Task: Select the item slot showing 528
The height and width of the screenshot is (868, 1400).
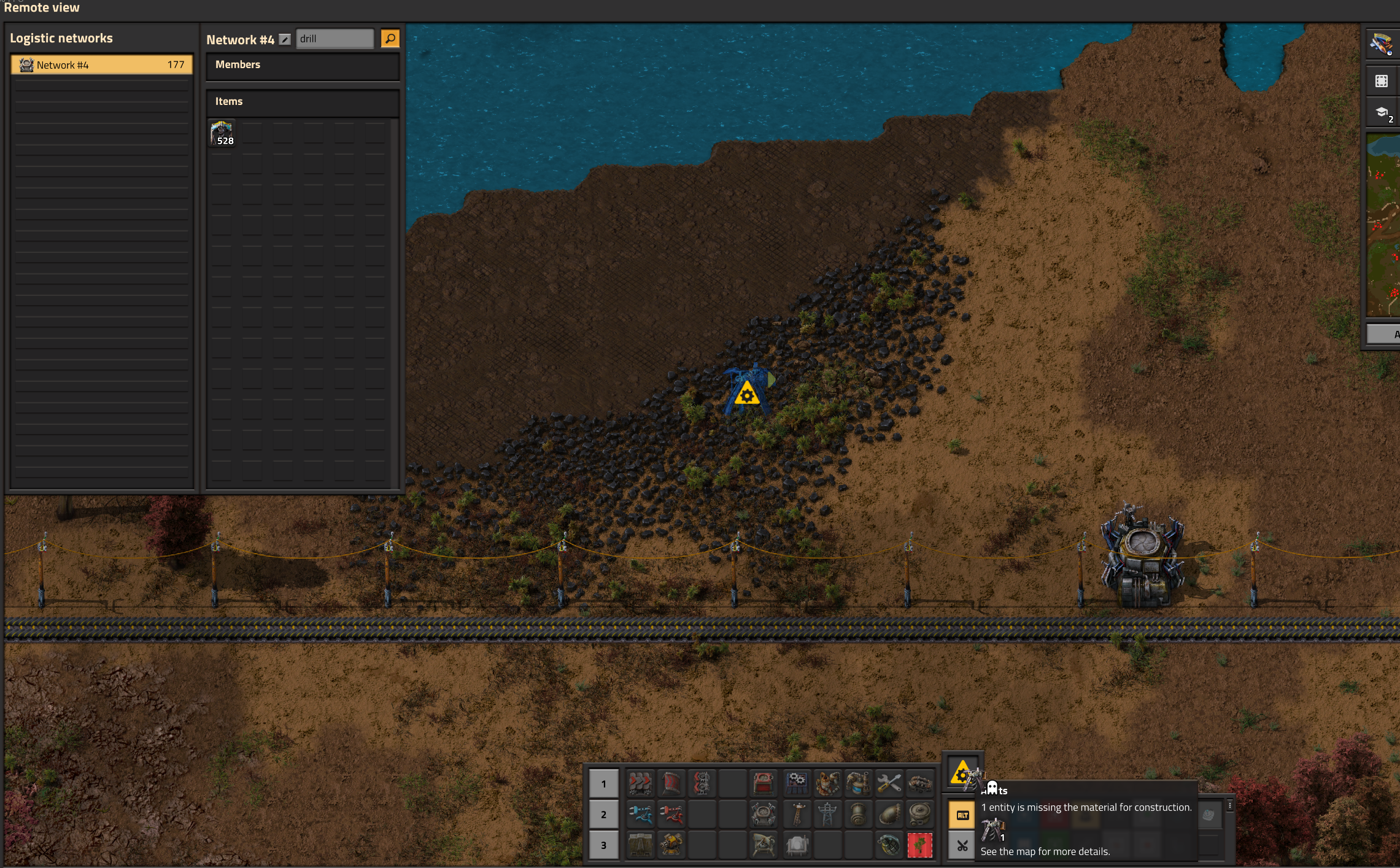Action: pos(222,133)
